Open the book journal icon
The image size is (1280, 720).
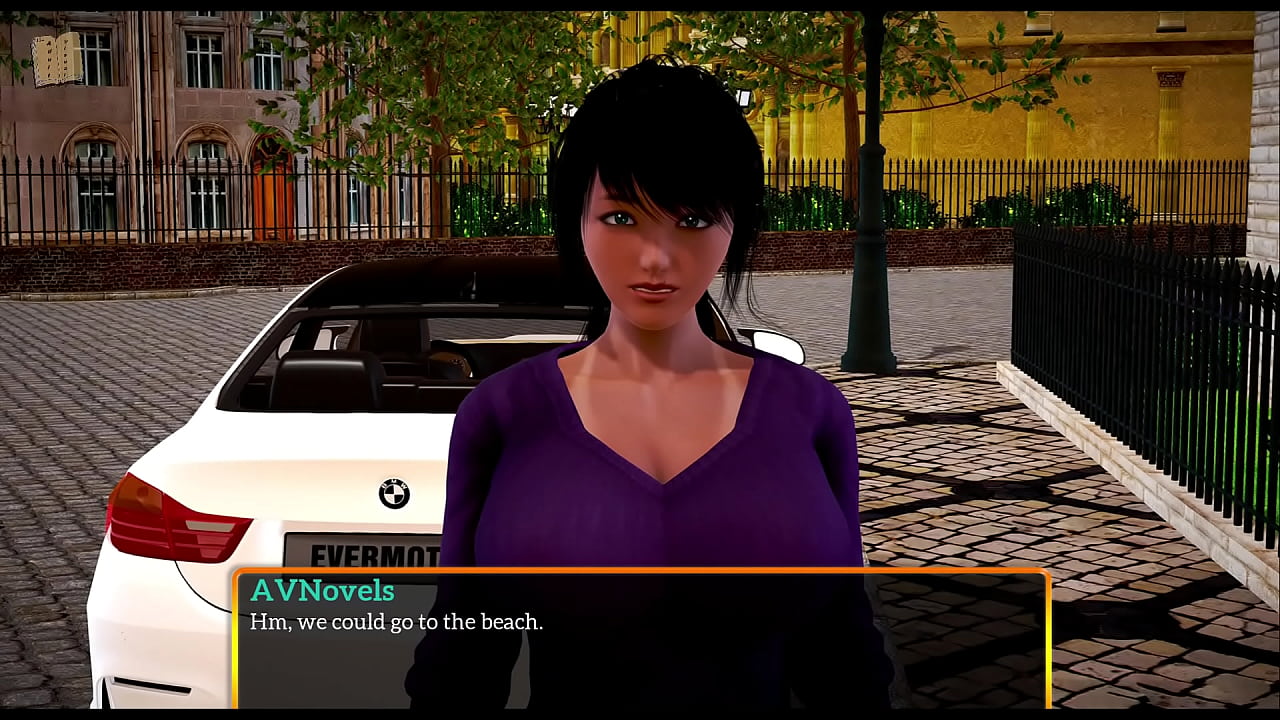[x=57, y=60]
